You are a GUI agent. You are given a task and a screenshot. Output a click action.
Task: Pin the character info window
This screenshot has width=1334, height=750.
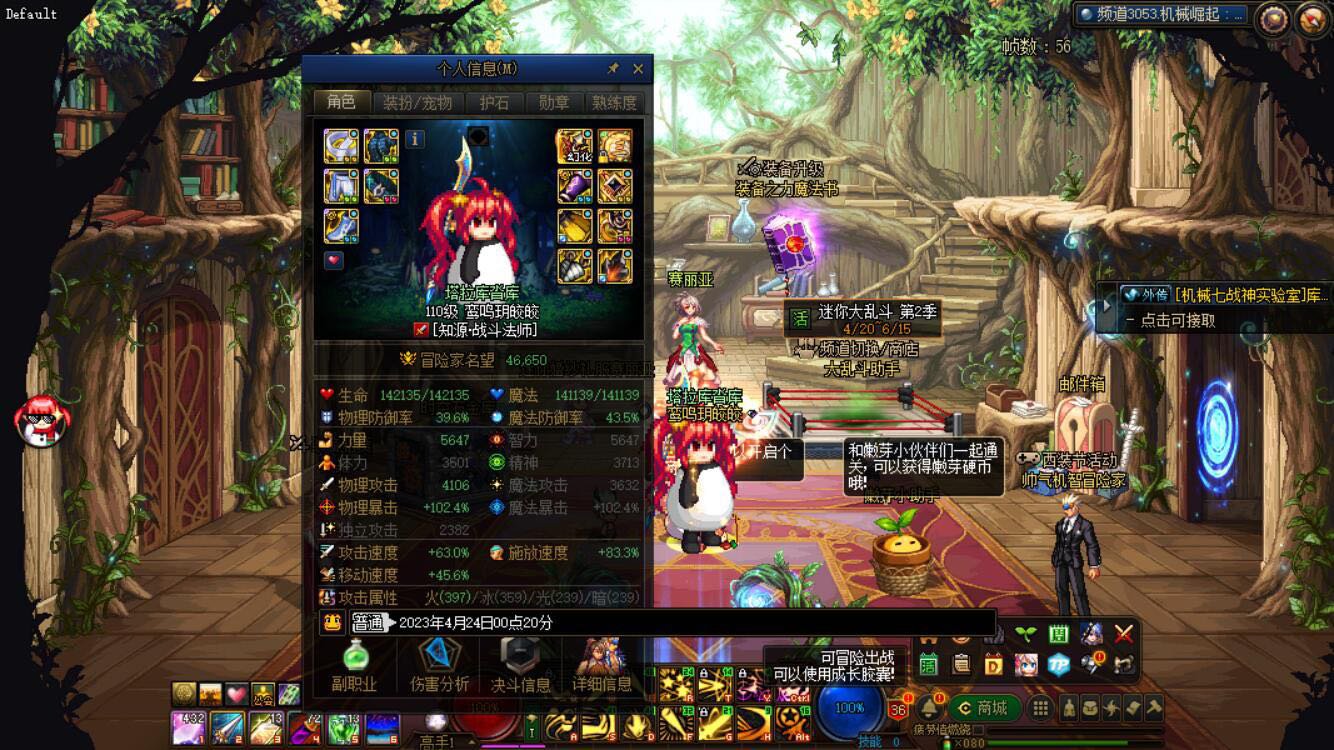tap(613, 69)
